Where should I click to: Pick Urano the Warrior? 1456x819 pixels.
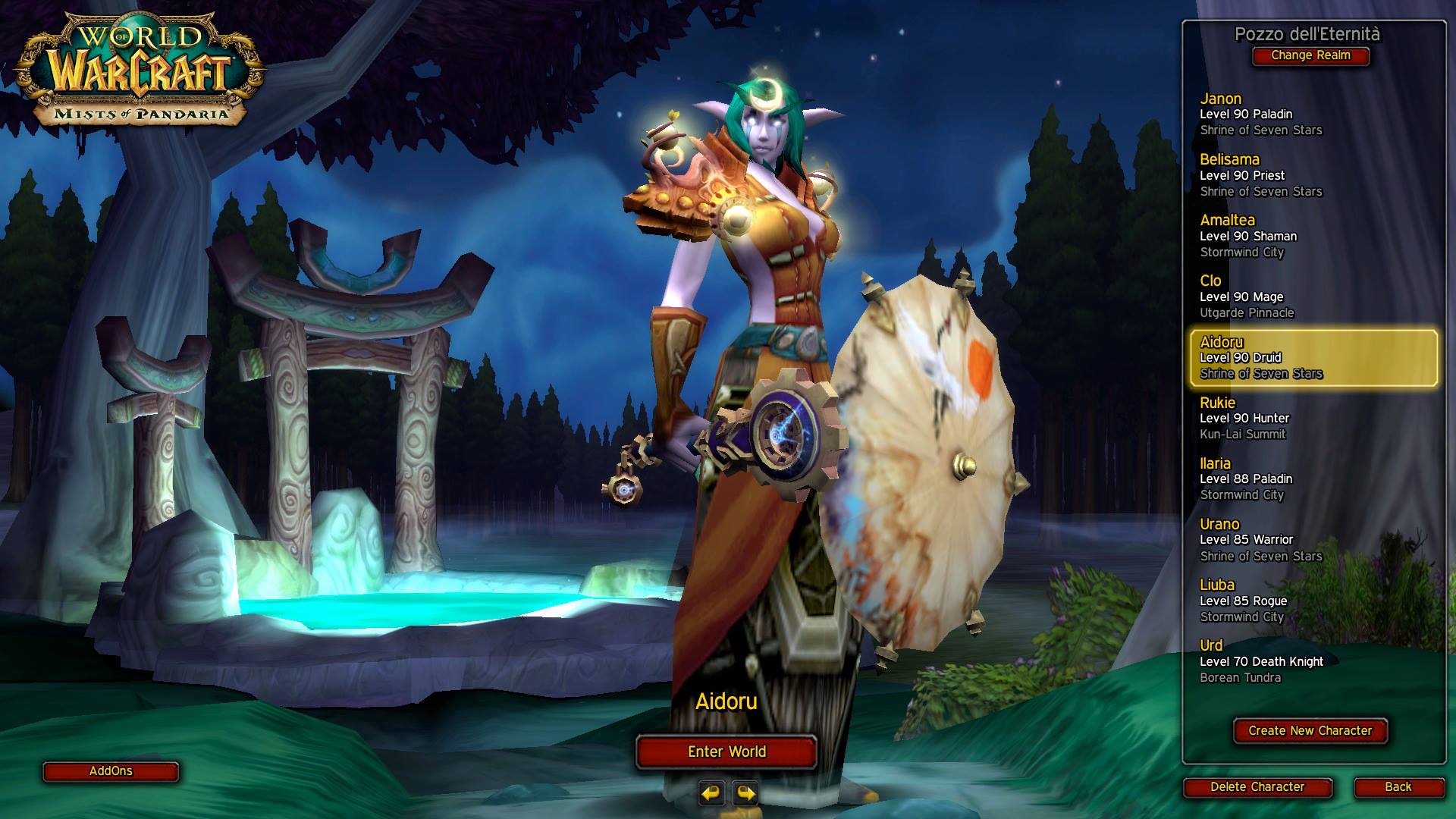point(1313,540)
